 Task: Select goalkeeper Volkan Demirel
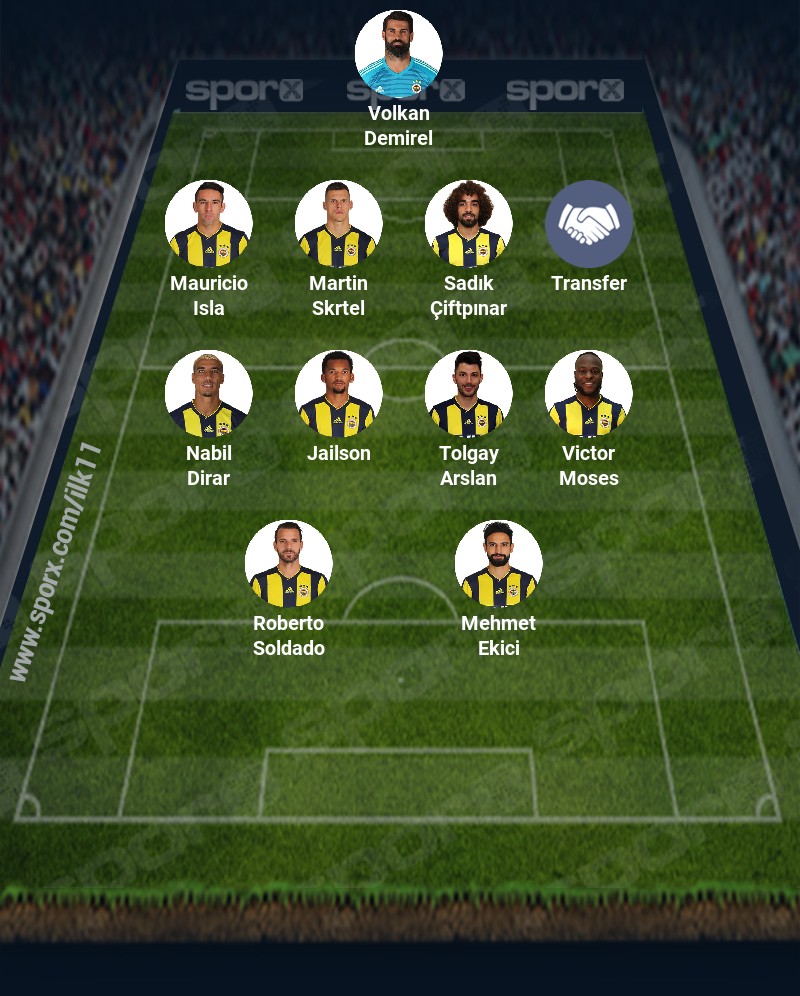[398, 54]
